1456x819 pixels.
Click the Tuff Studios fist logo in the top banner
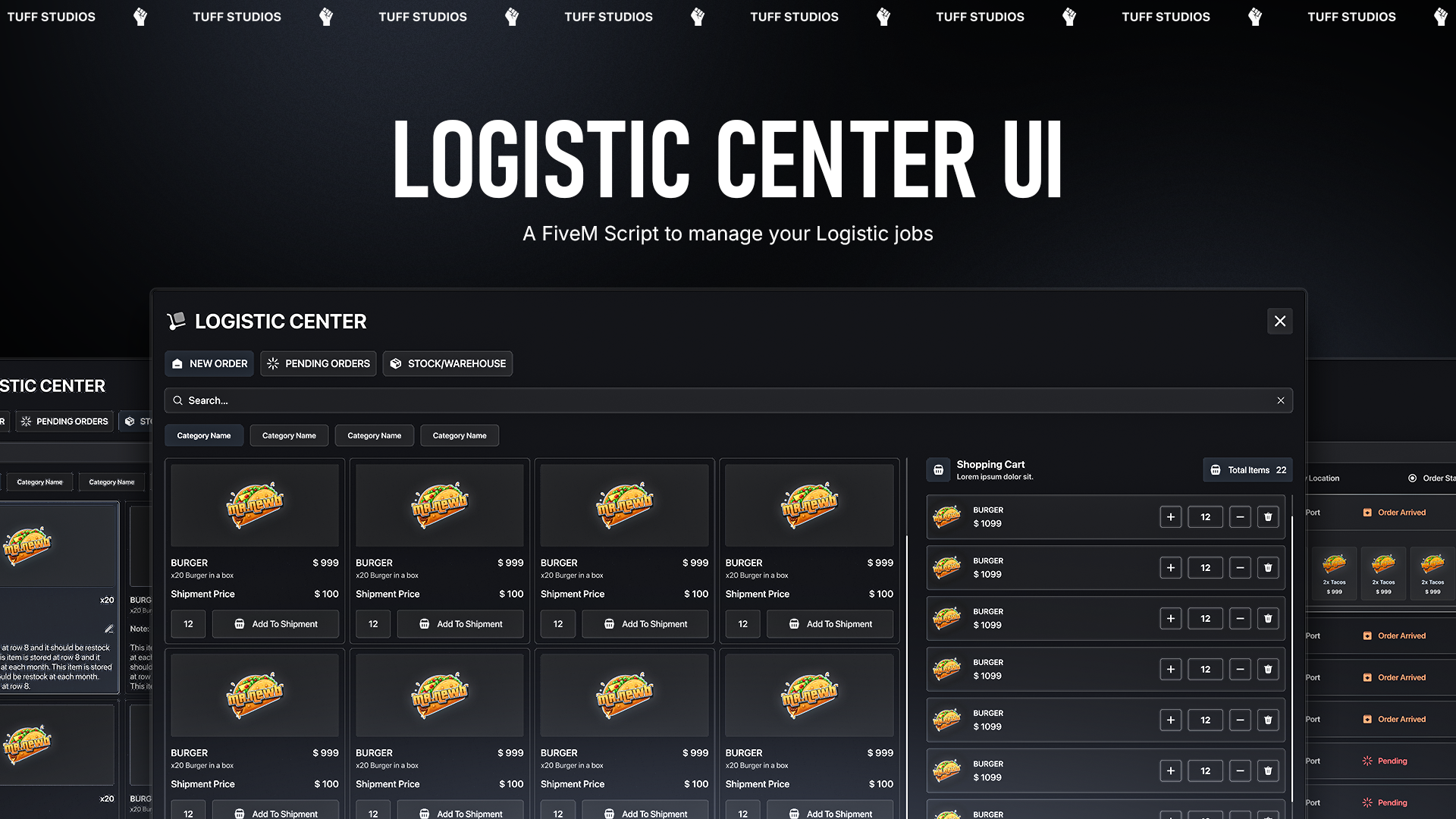coord(140,17)
